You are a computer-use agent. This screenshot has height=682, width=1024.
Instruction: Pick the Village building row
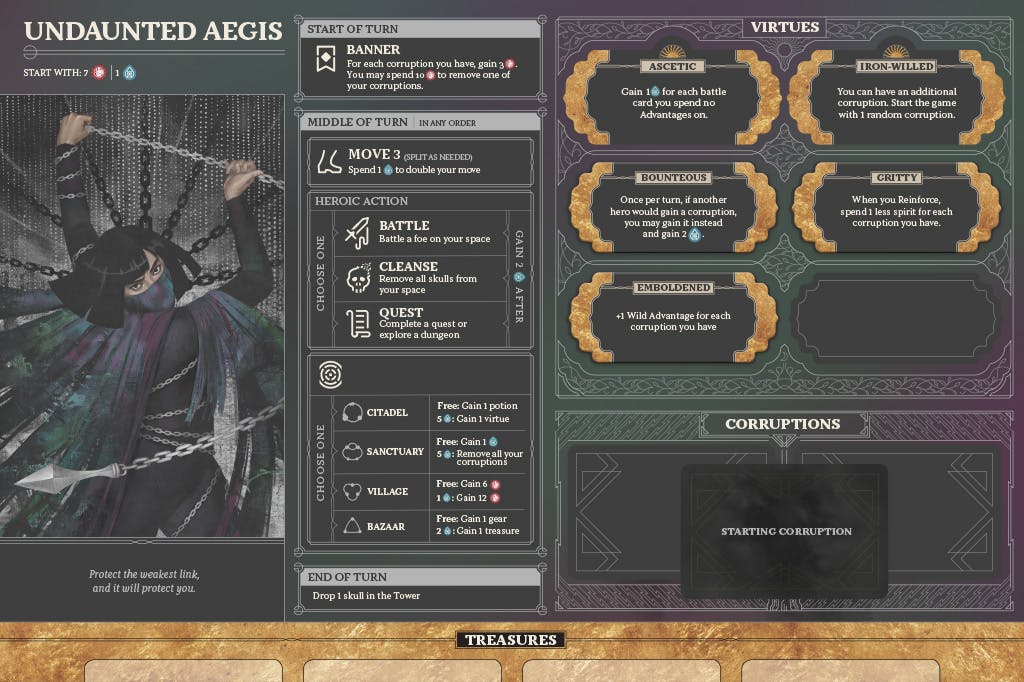click(431, 491)
